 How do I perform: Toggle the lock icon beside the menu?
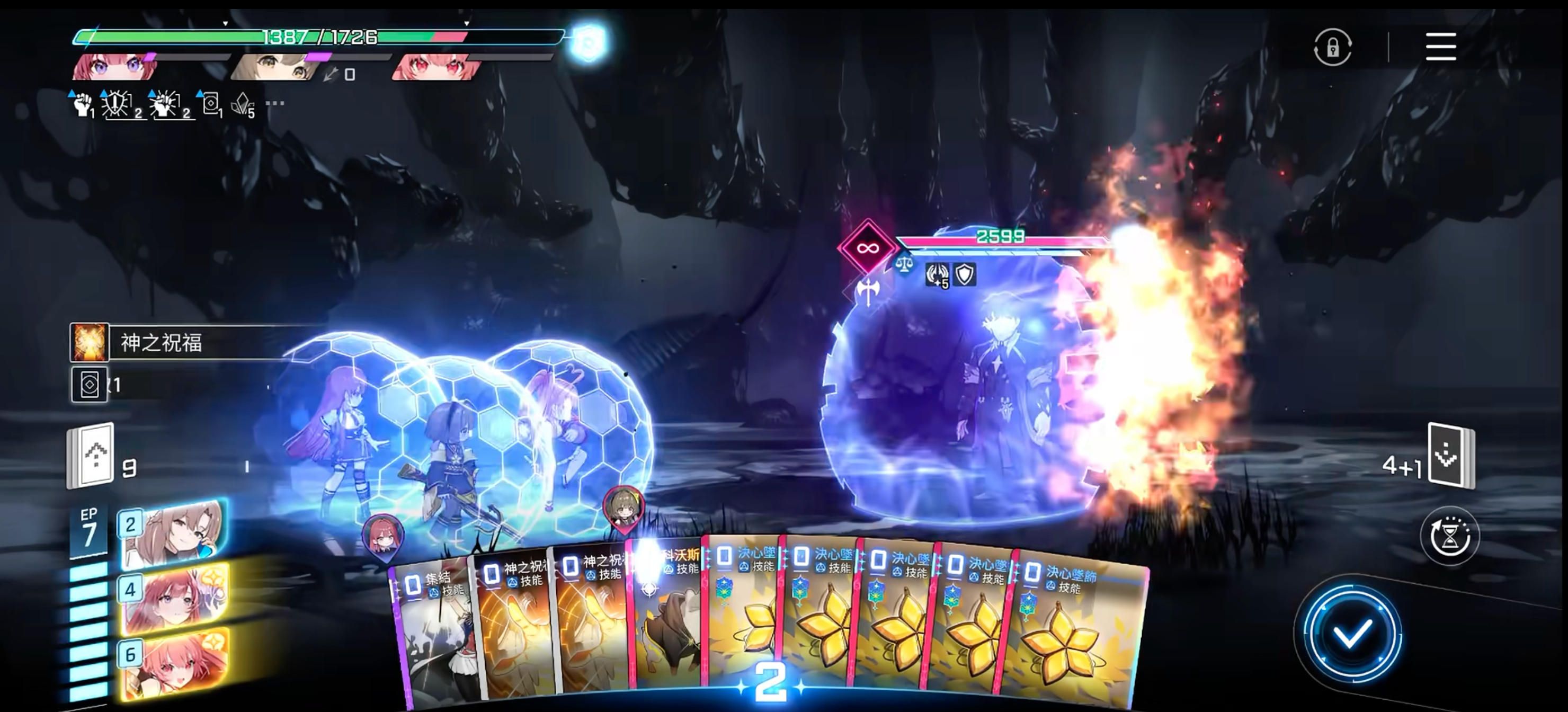click(1332, 47)
